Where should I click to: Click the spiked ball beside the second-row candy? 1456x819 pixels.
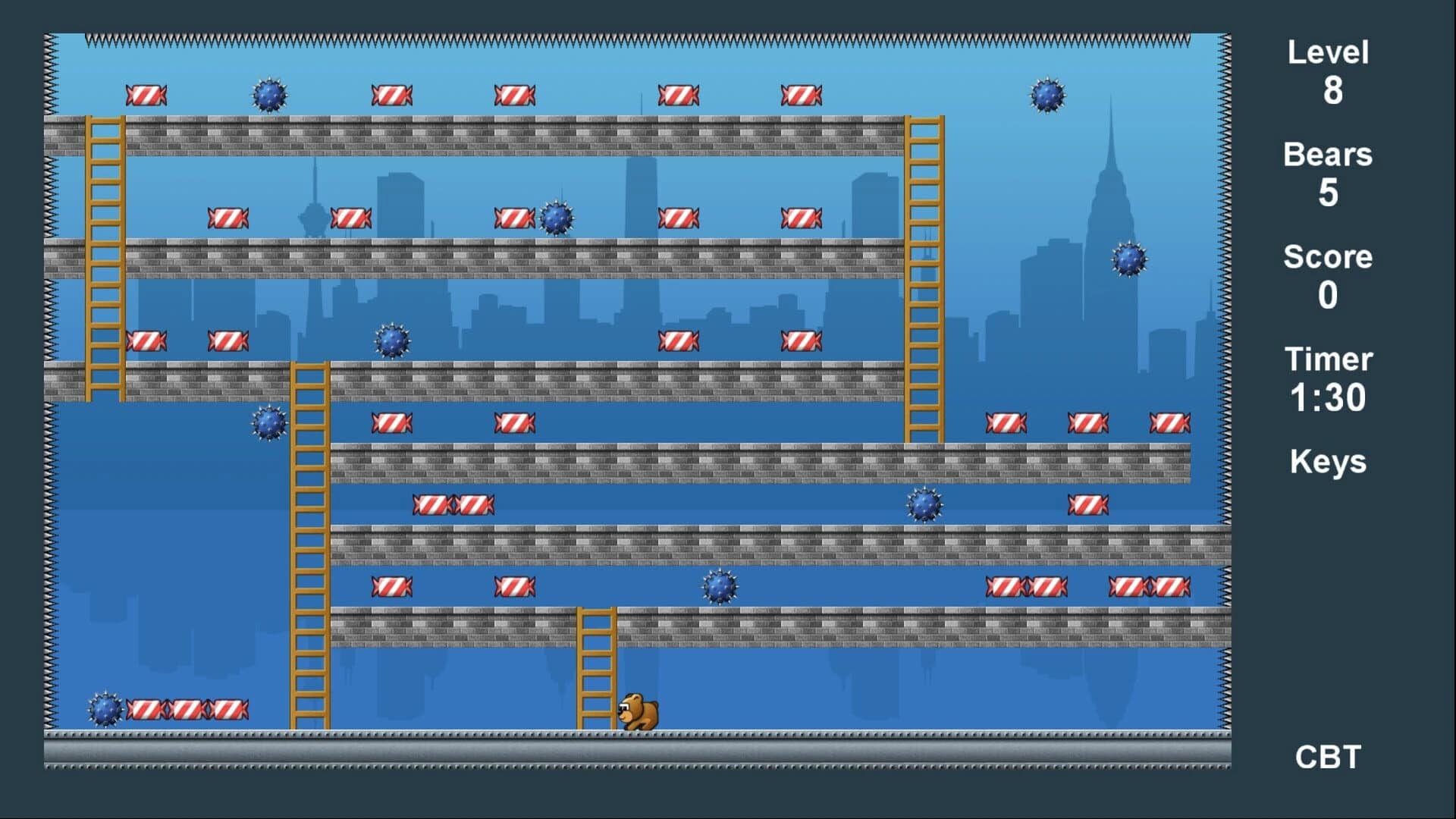(557, 217)
